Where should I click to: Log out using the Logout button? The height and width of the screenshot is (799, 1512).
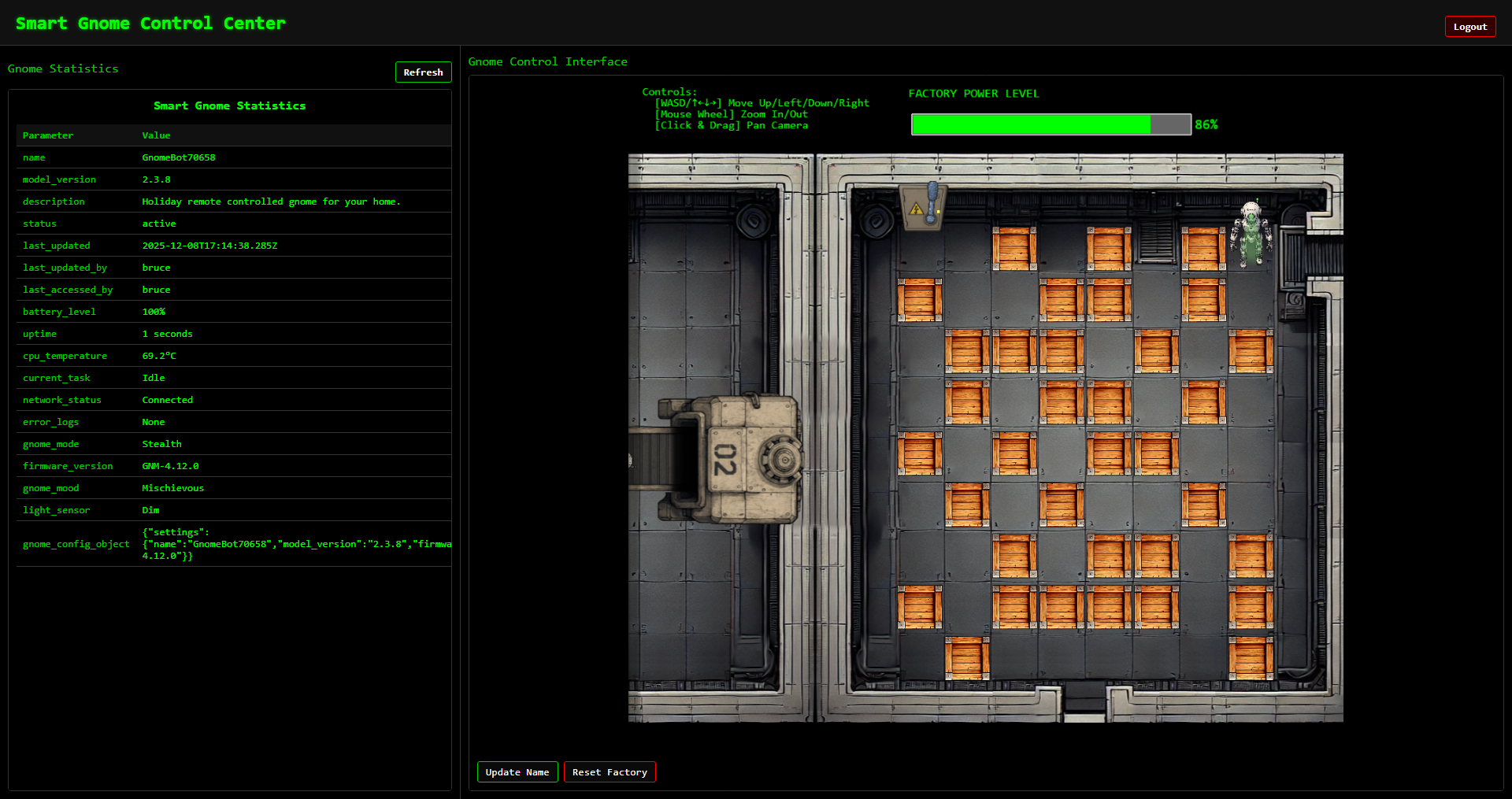click(x=1469, y=27)
